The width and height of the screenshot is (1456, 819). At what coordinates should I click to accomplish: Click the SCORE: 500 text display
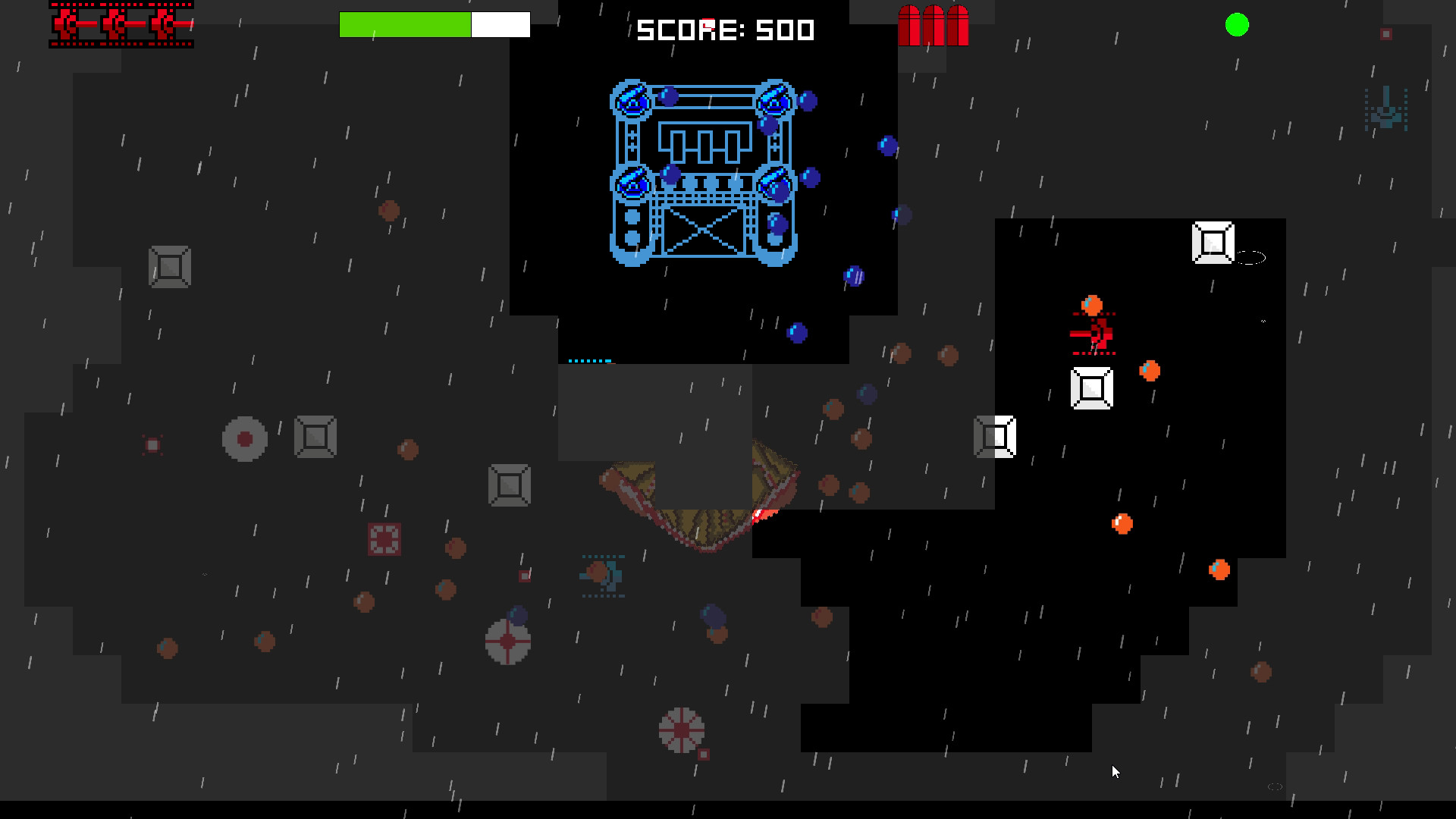click(724, 30)
